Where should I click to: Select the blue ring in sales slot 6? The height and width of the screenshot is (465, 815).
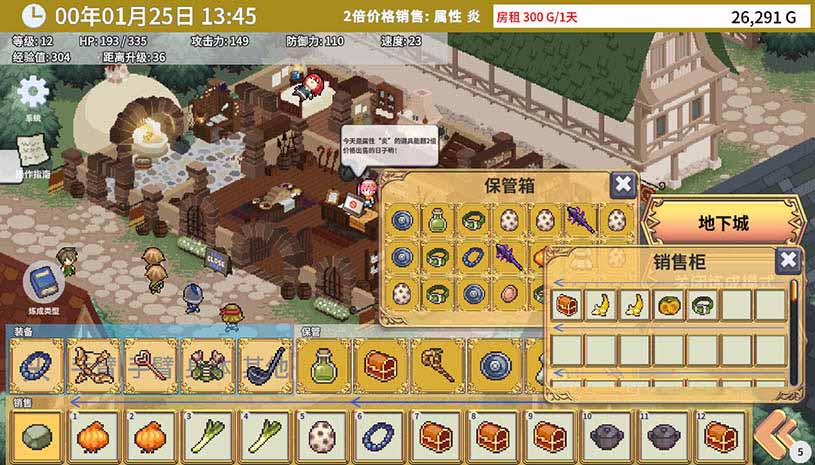pyautogui.click(x=381, y=436)
